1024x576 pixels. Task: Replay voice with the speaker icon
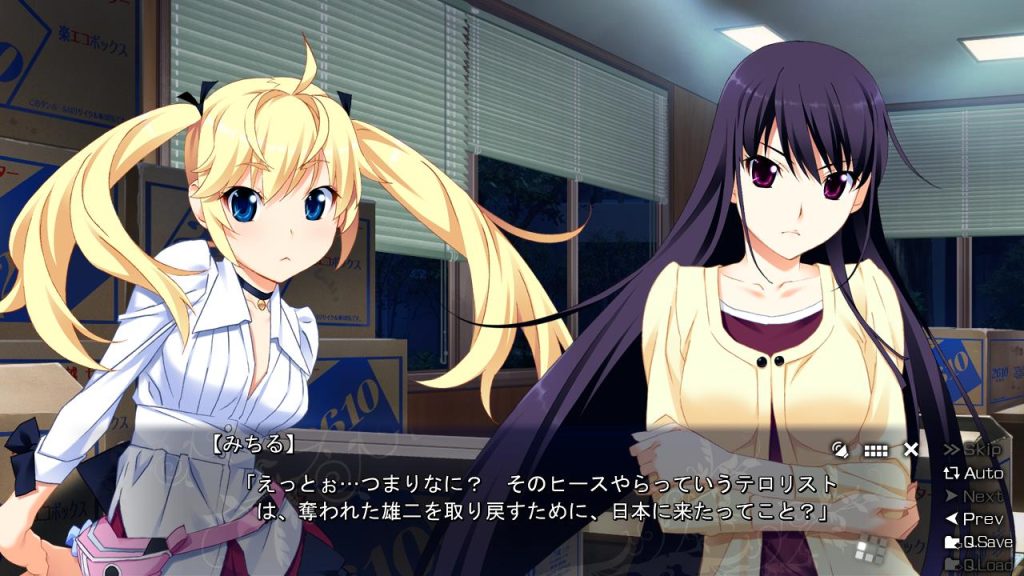840,450
